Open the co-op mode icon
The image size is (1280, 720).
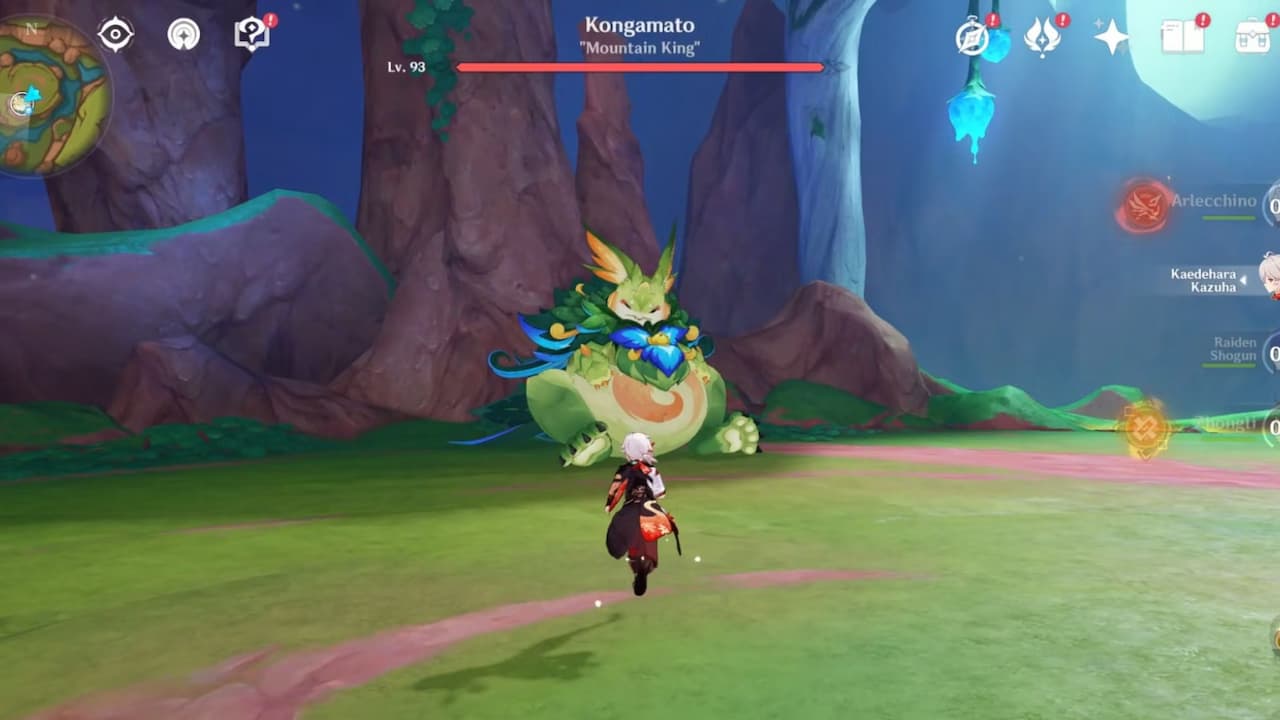coord(183,35)
